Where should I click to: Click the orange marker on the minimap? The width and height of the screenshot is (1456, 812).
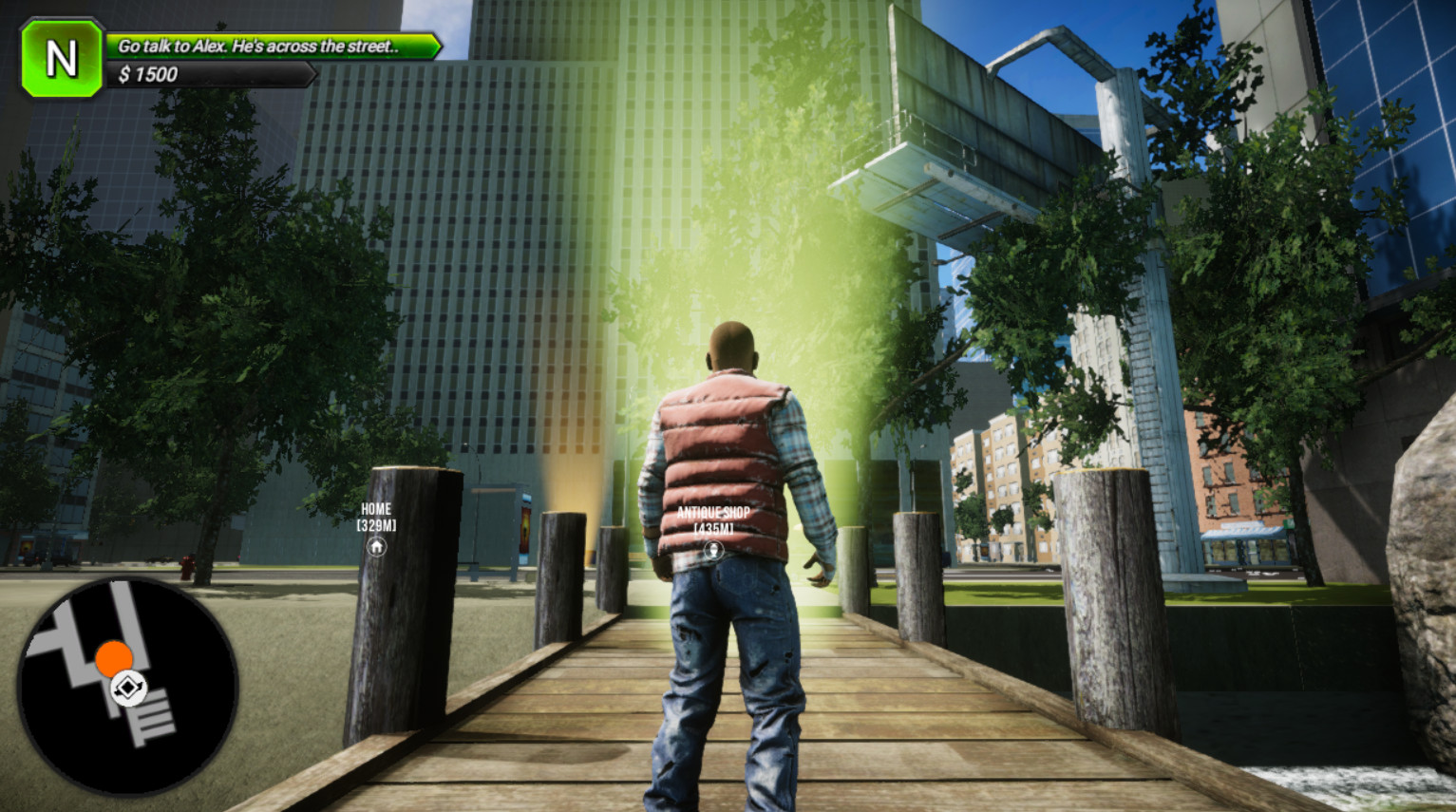click(114, 658)
